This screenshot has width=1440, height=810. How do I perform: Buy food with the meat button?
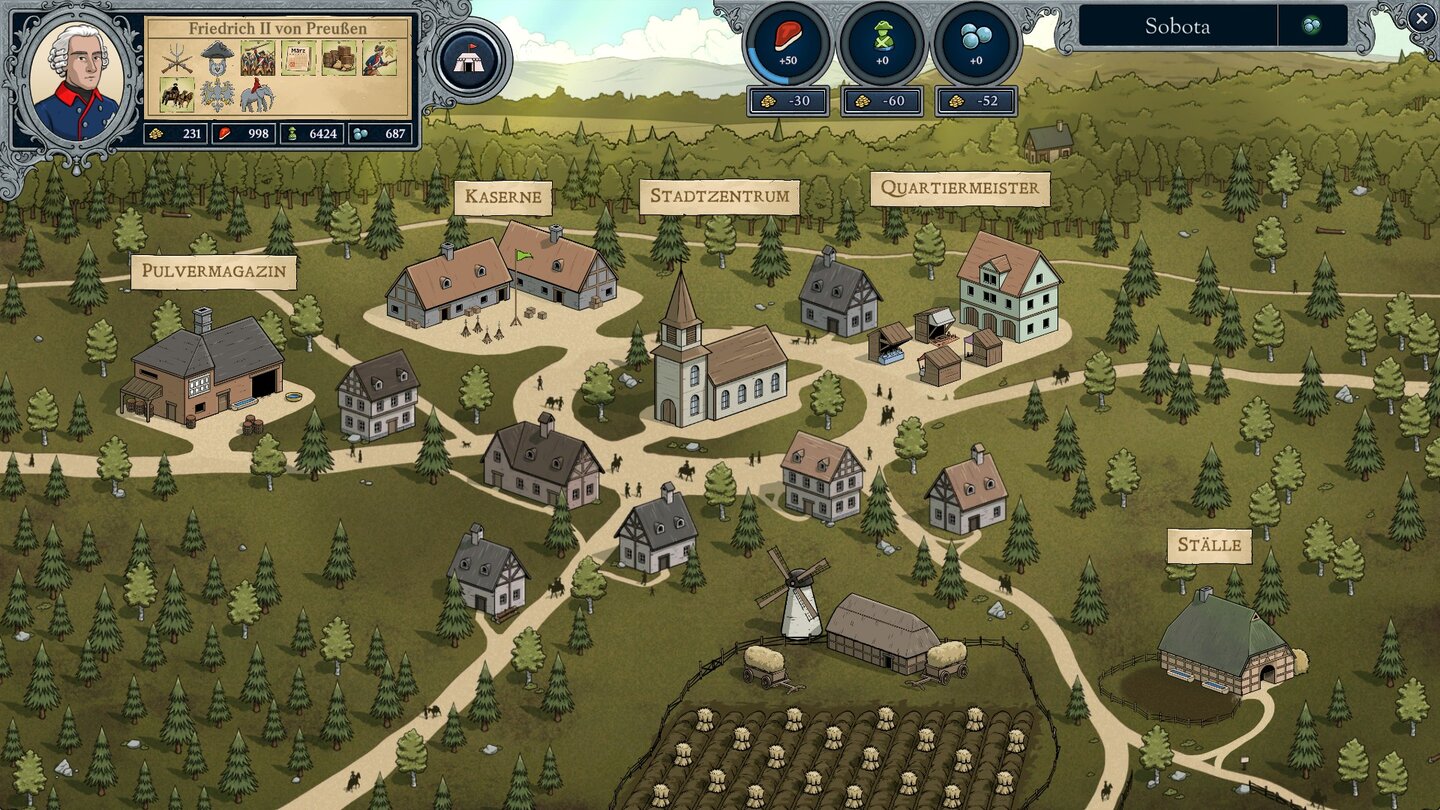787,43
